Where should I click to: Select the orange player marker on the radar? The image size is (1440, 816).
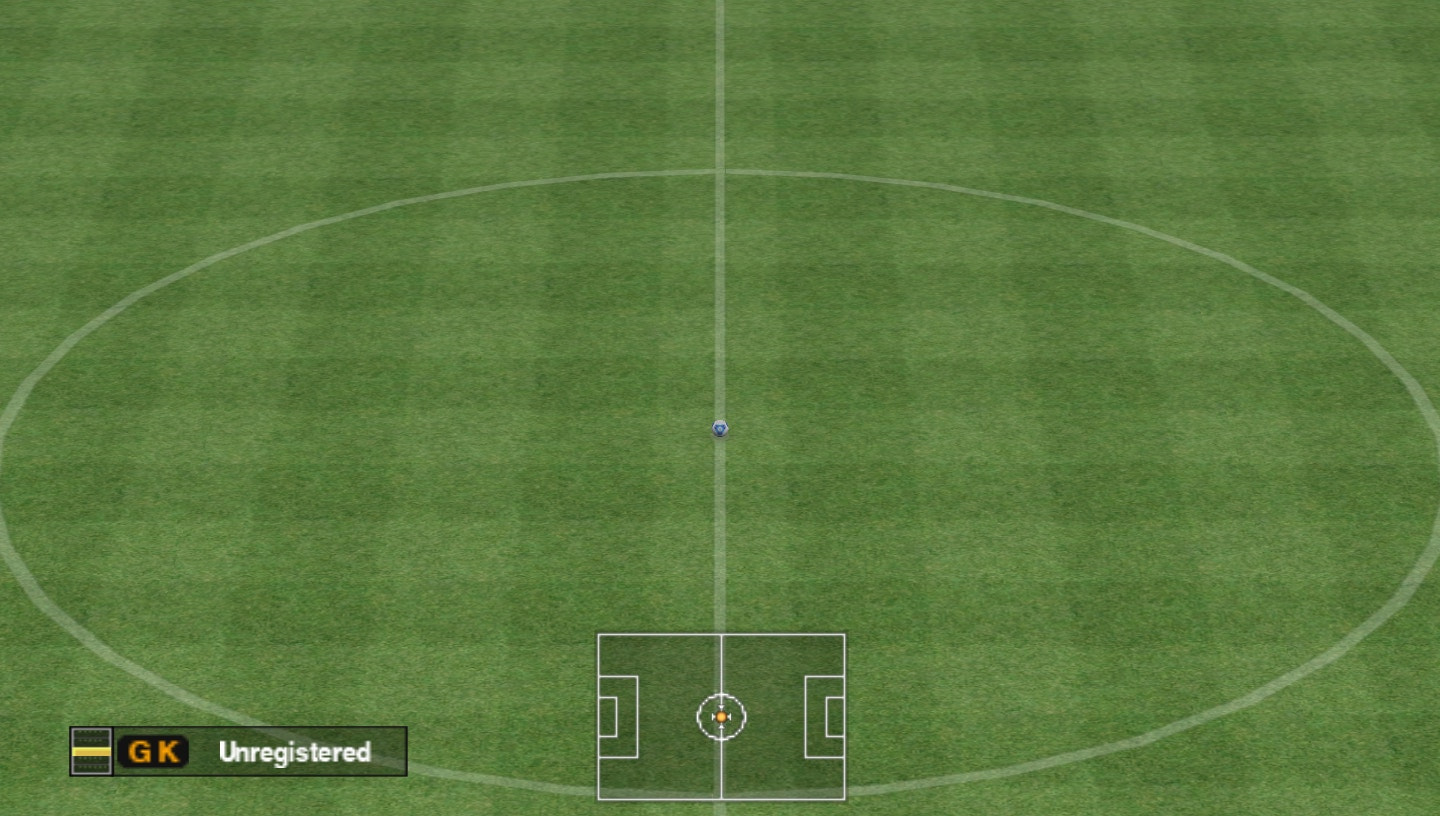point(720,716)
